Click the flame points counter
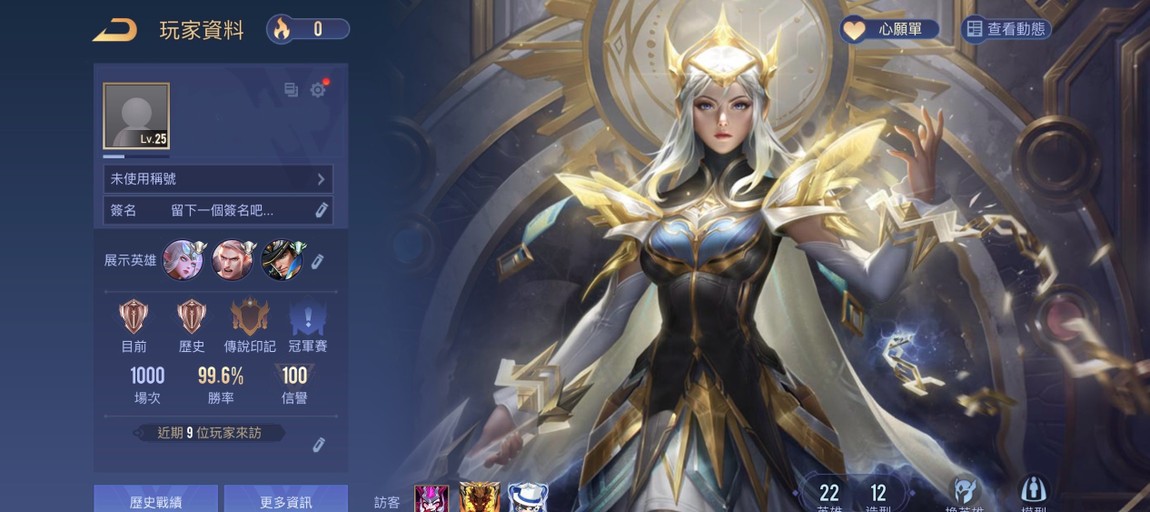This screenshot has width=1150, height=512. [x=308, y=29]
